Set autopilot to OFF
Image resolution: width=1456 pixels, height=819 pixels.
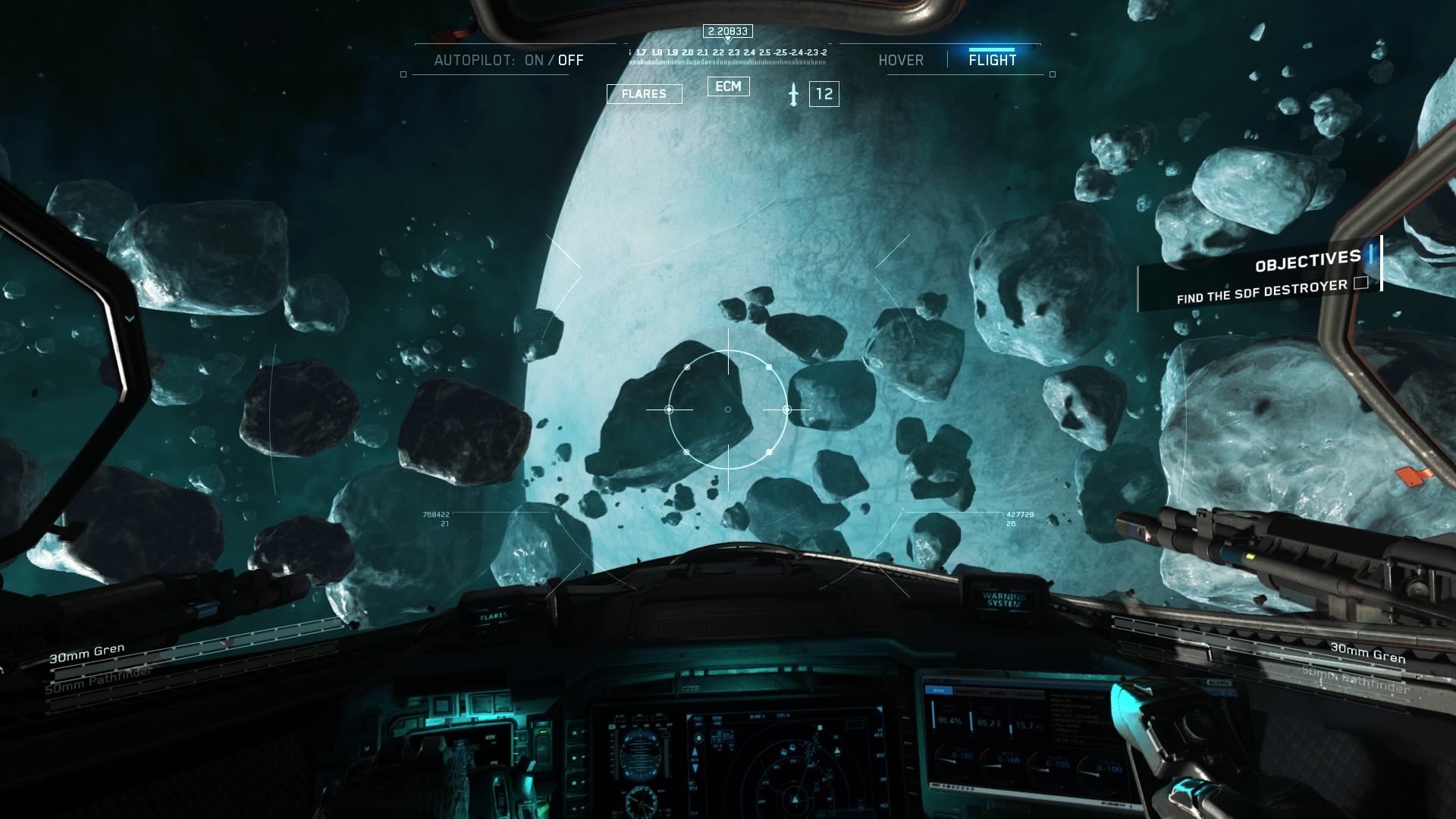[x=571, y=60]
